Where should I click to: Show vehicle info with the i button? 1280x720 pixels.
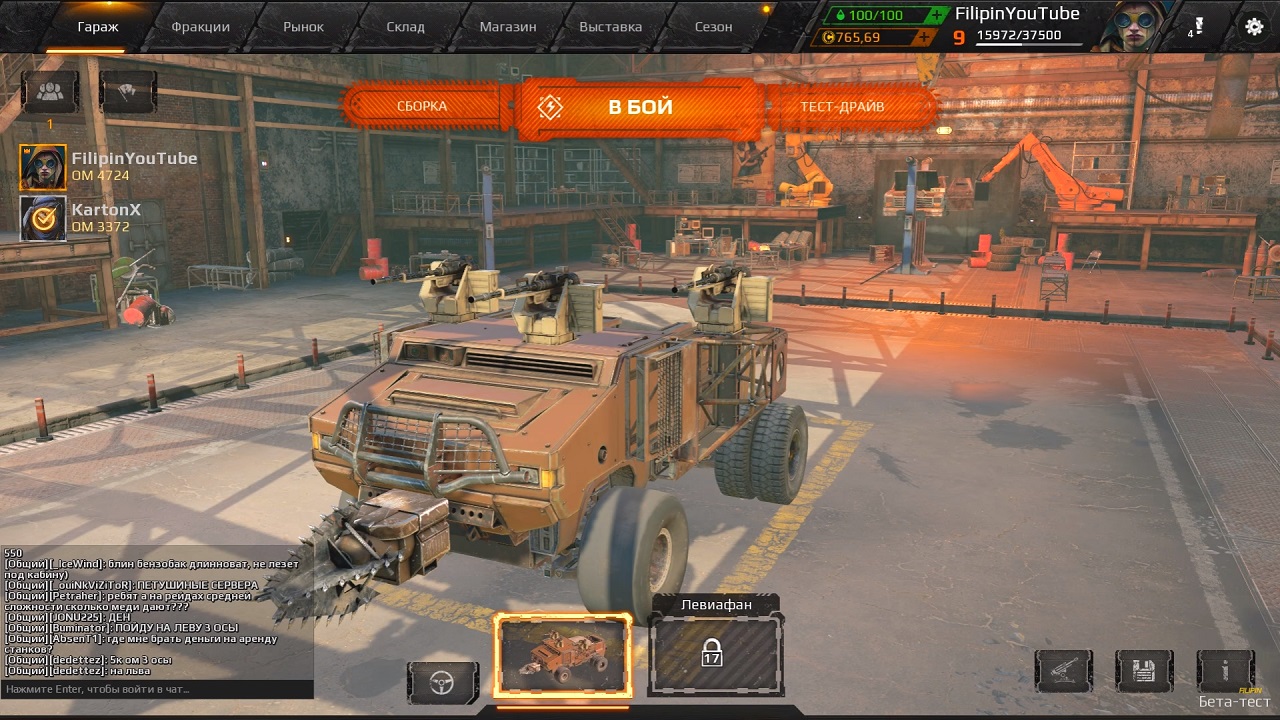[x=1225, y=671]
